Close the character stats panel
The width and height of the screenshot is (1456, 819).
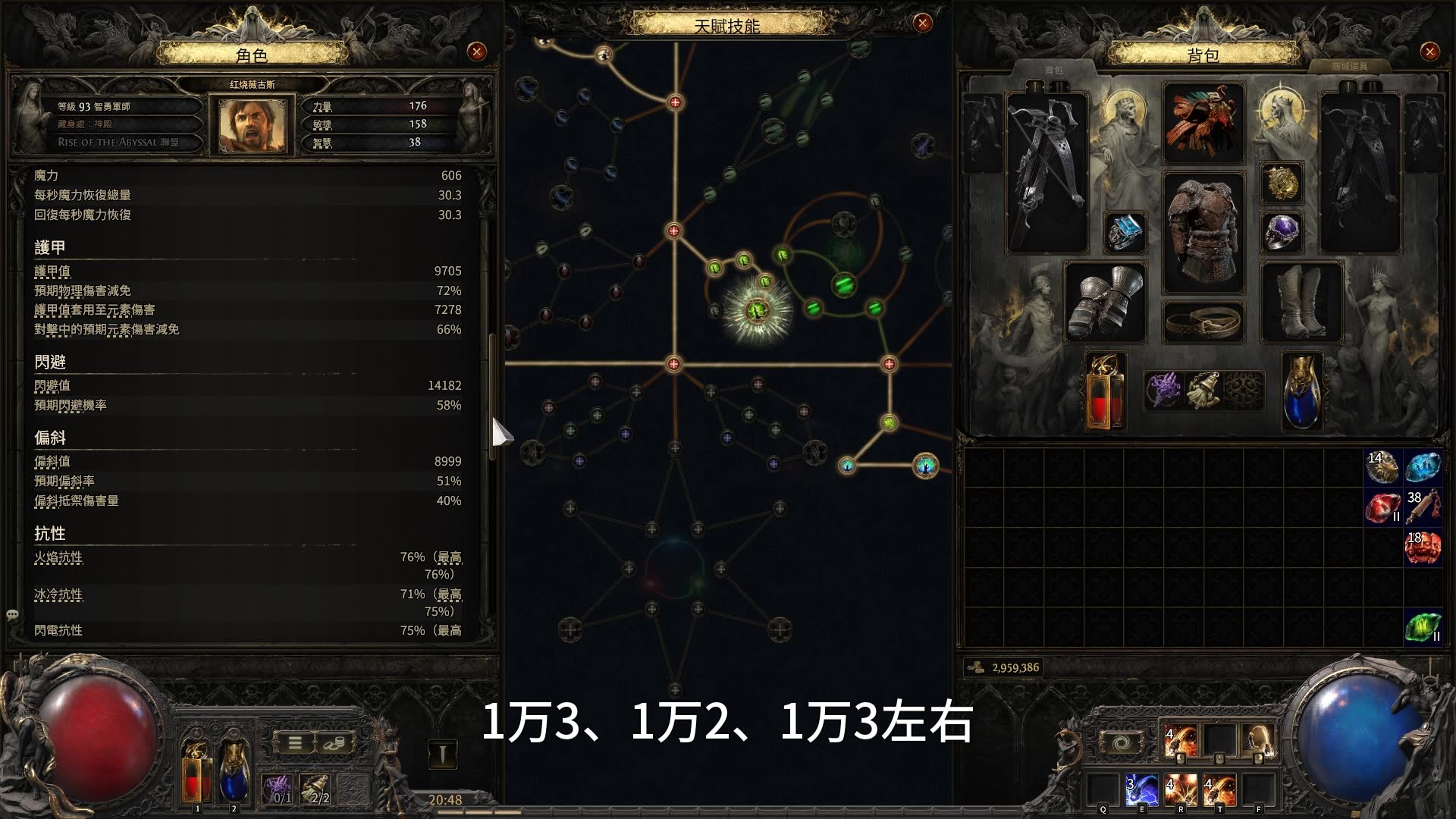point(476,52)
